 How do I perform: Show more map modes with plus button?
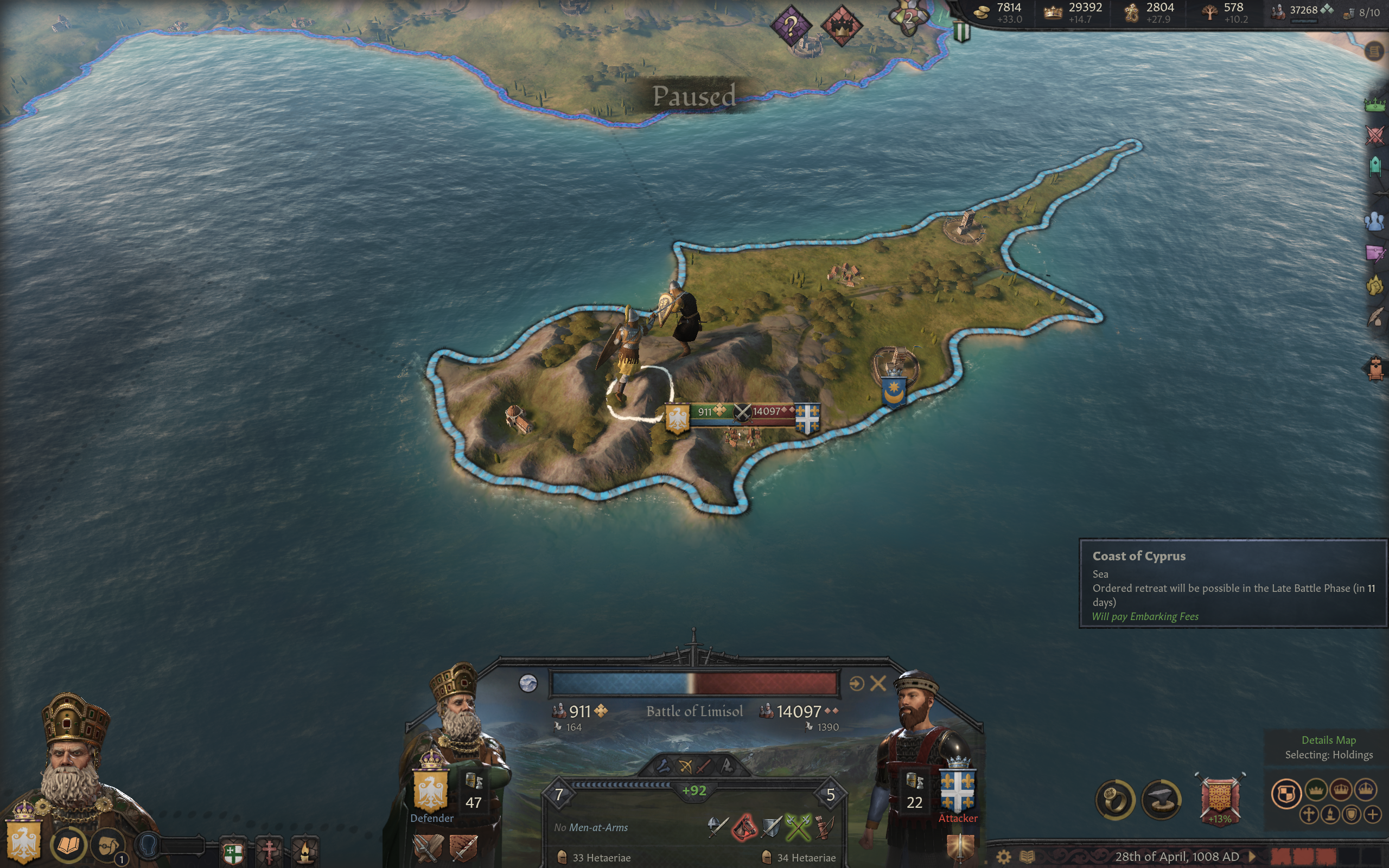point(1372,815)
